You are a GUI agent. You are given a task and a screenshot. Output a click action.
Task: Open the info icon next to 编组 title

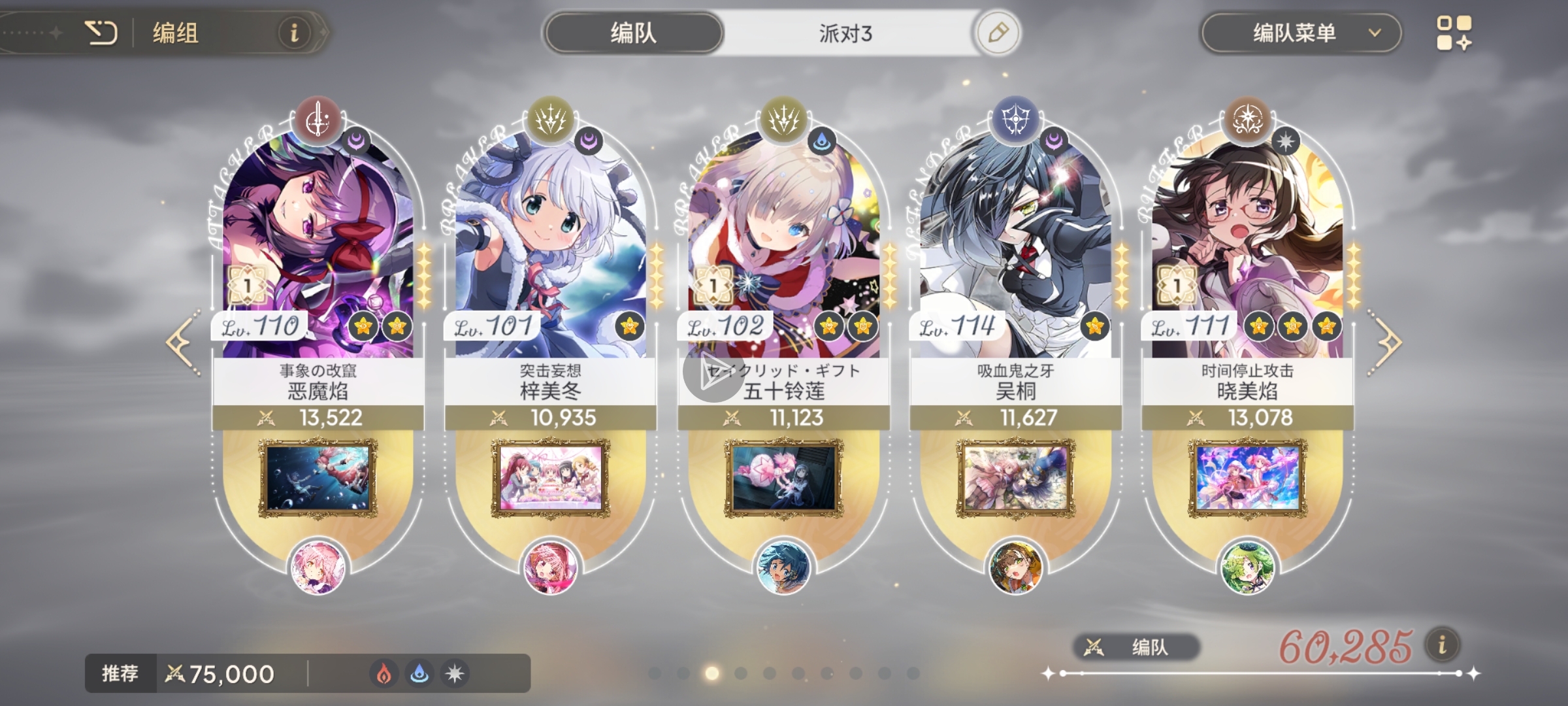[294, 33]
